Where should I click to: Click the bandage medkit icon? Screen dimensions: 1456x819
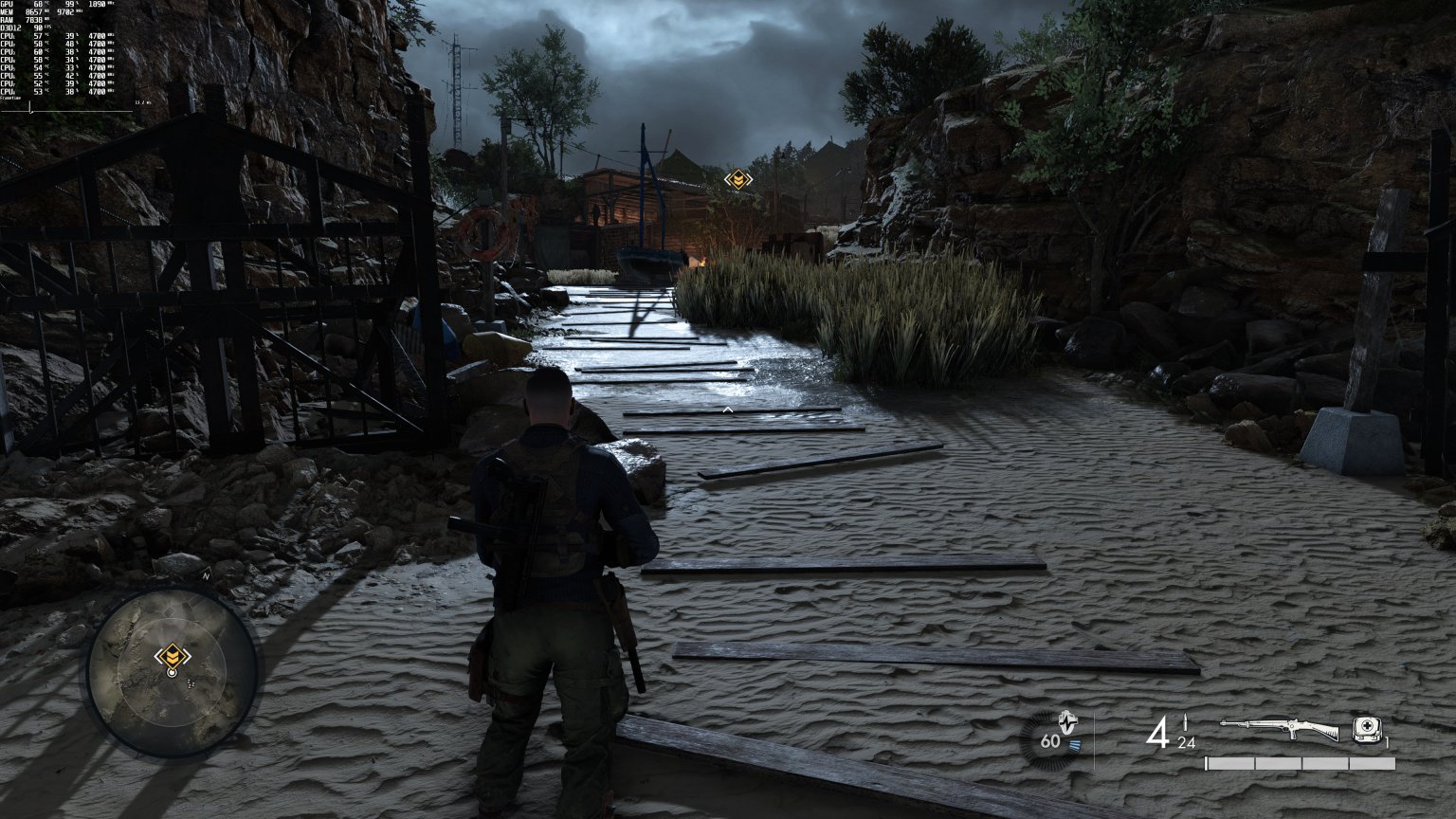coord(1367,730)
